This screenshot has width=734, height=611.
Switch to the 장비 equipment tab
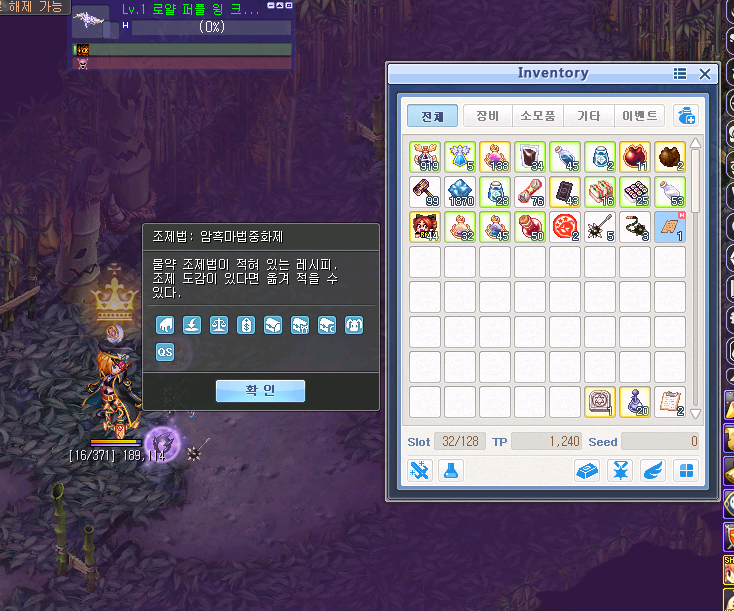tap(487, 116)
